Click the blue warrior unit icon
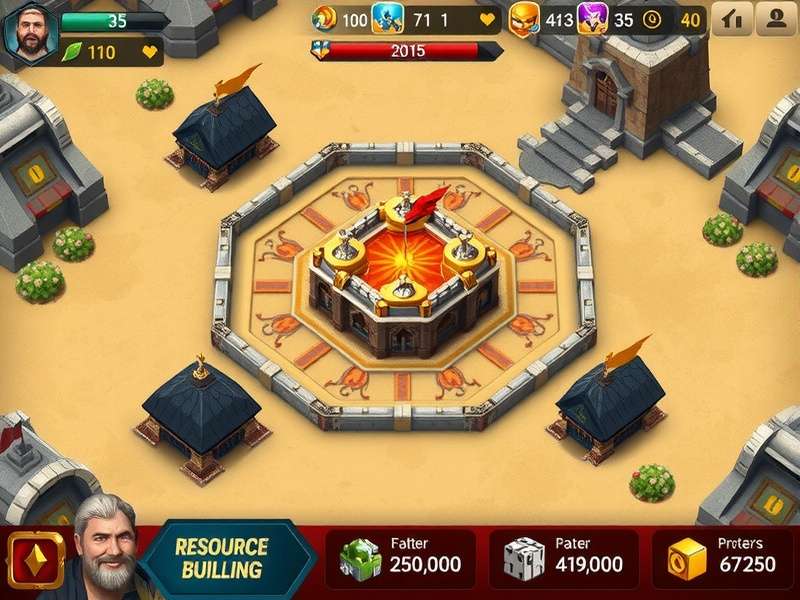This screenshot has width=800, height=600. [387, 19]
